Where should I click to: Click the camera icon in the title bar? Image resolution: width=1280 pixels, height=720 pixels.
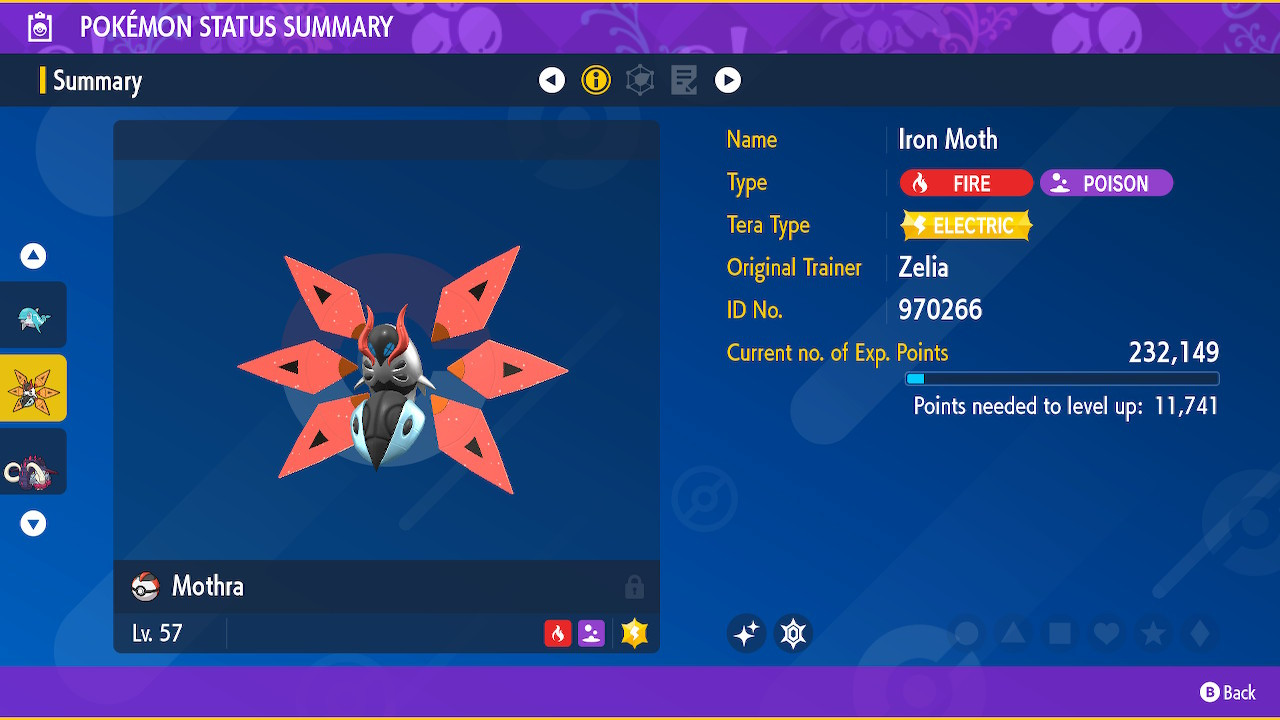tap(38, 27)
